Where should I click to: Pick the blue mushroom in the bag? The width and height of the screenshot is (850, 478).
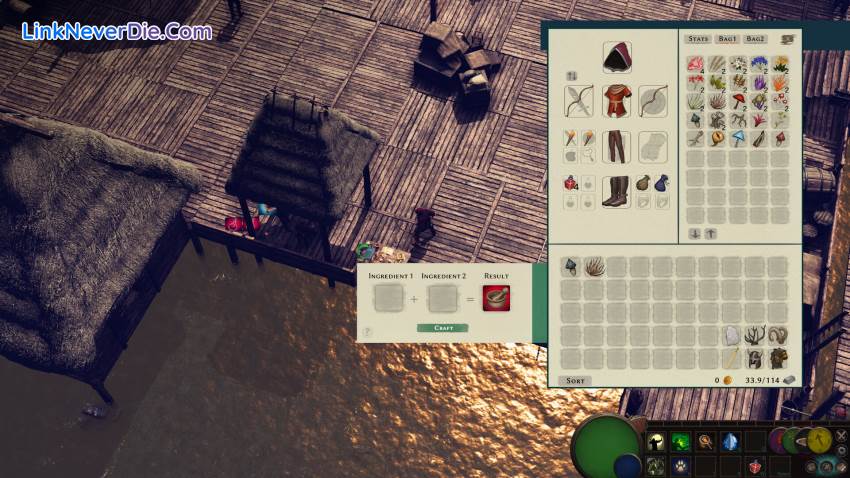739,138
